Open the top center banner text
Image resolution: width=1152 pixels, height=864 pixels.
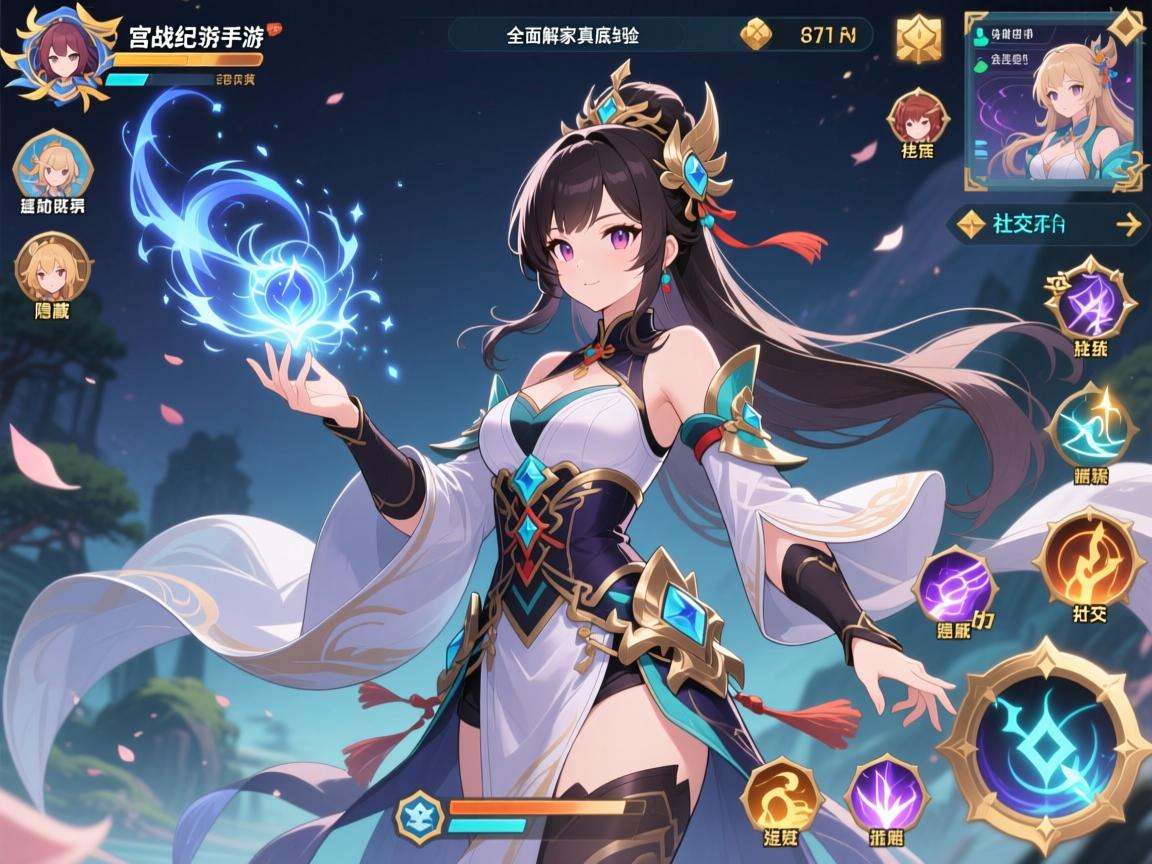[572, 35]
